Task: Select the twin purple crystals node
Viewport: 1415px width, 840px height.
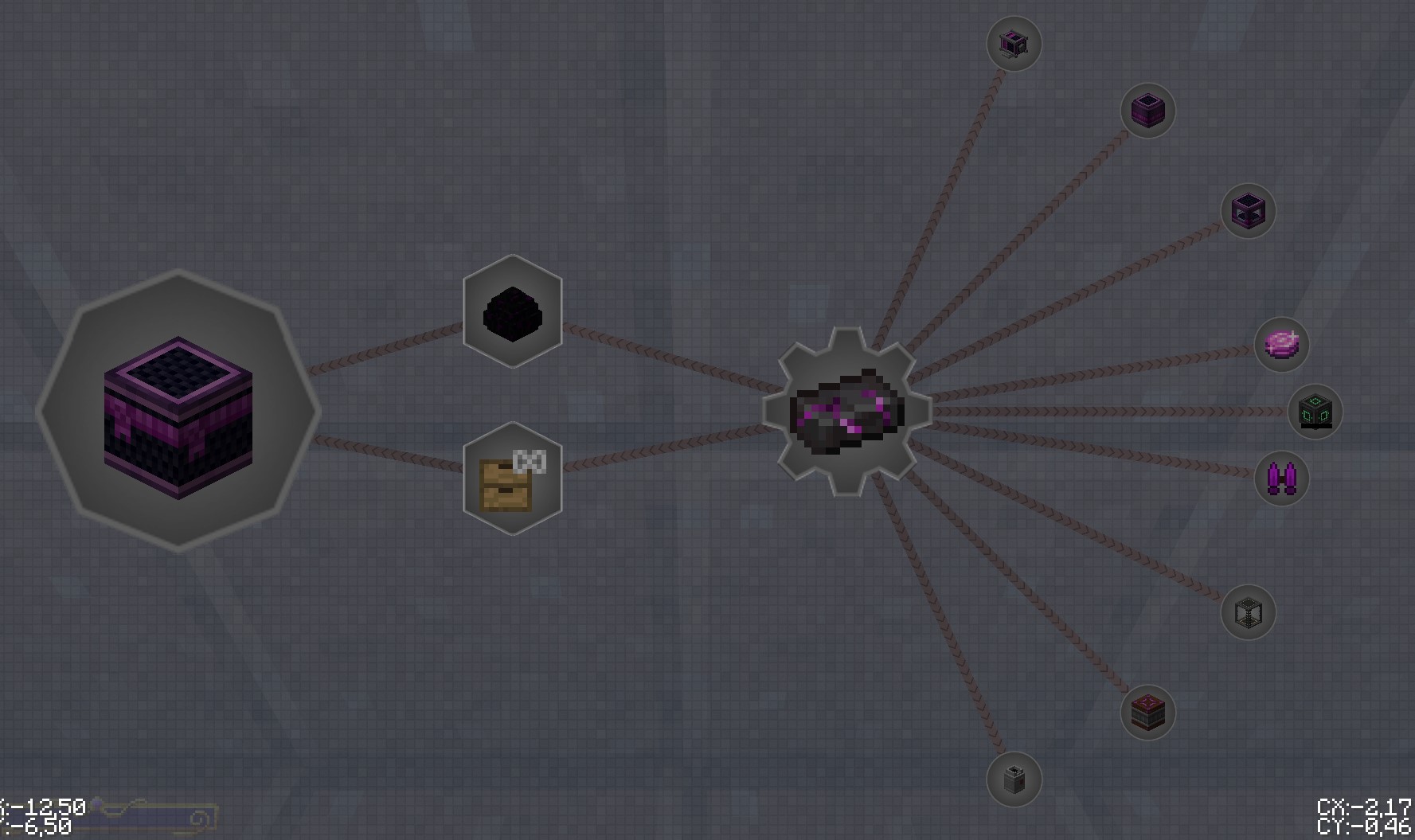Action: point(1283,478)
